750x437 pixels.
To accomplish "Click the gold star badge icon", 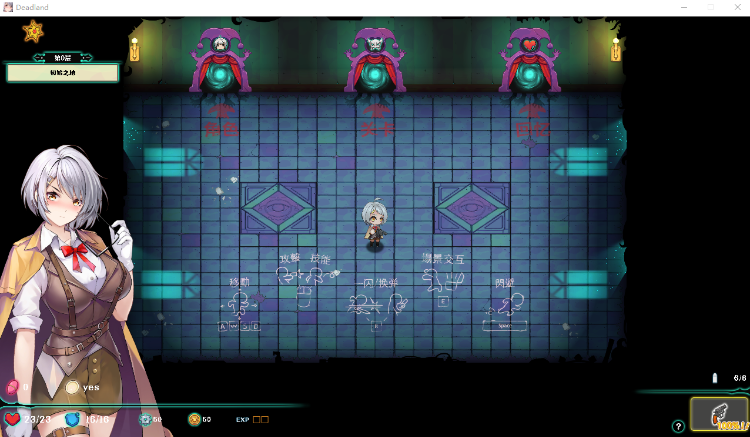I will [x=34, y=32].
